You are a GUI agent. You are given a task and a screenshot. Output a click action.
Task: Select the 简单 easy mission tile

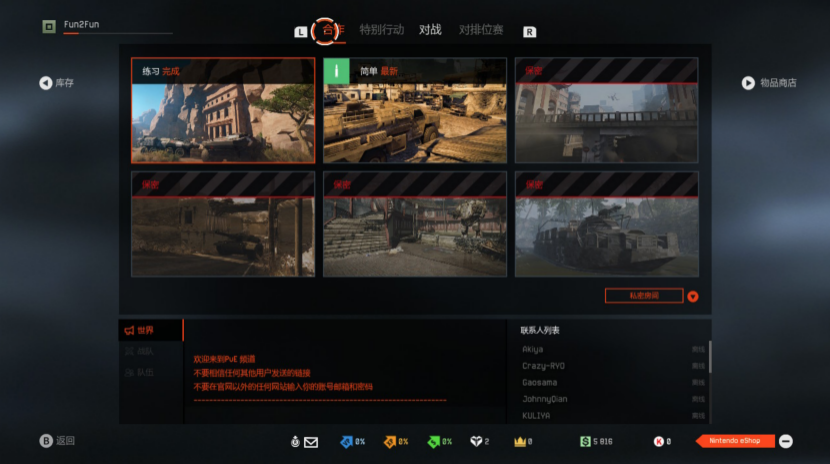pos(414,110)
